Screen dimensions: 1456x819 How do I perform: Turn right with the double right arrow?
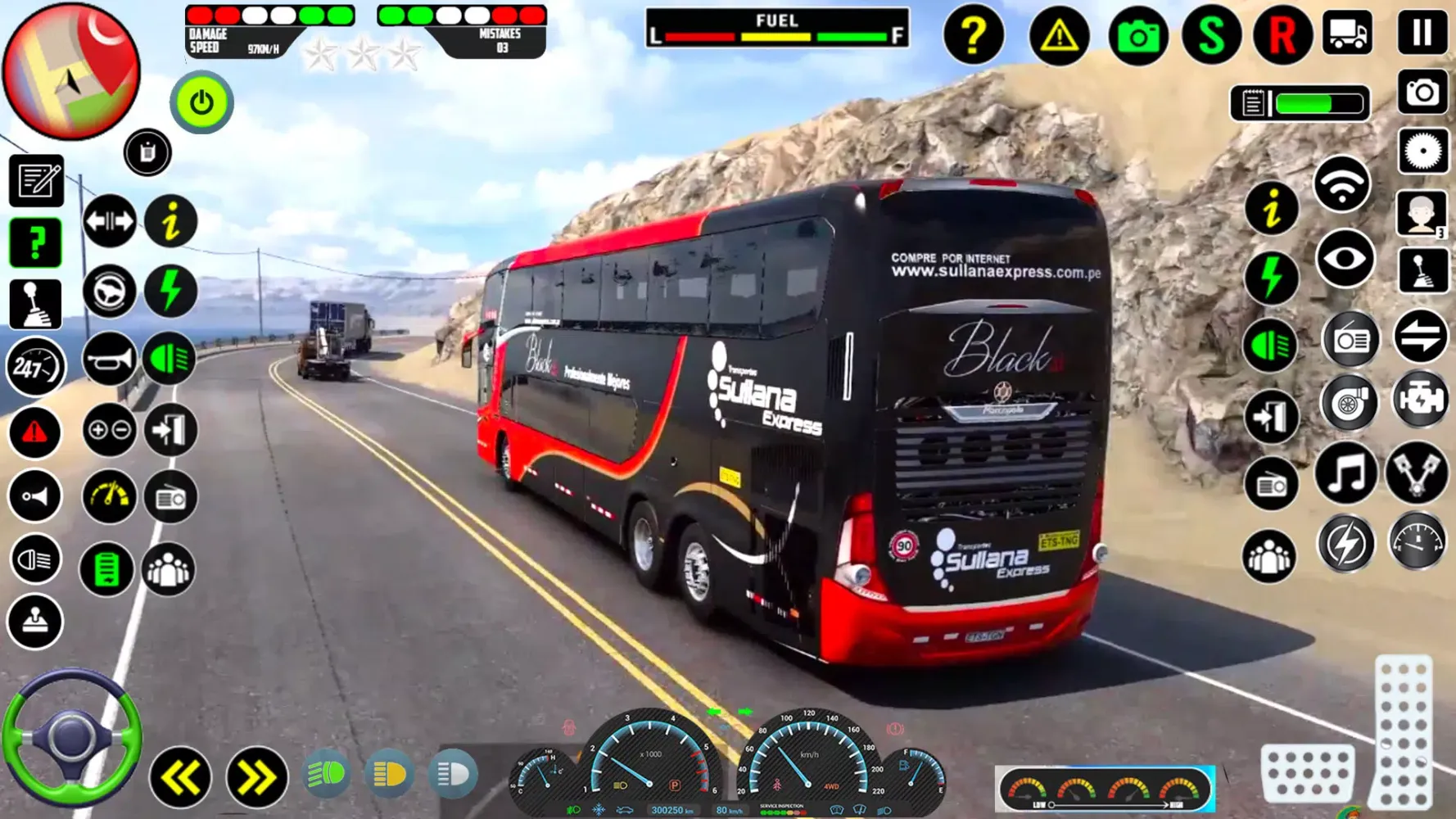click(255, 777)
